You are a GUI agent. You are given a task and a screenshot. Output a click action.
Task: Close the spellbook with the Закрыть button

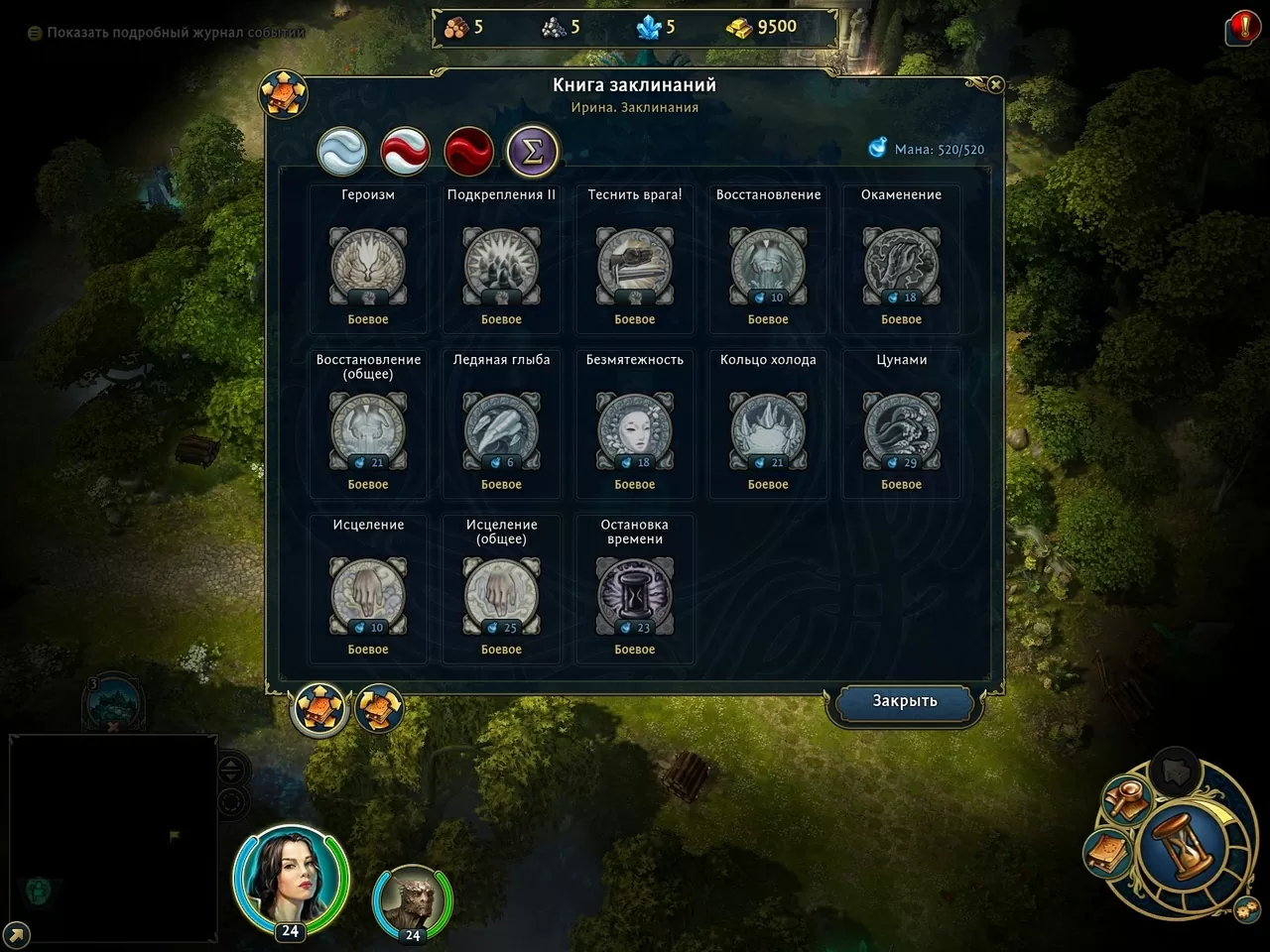click(x=904, y=701)
